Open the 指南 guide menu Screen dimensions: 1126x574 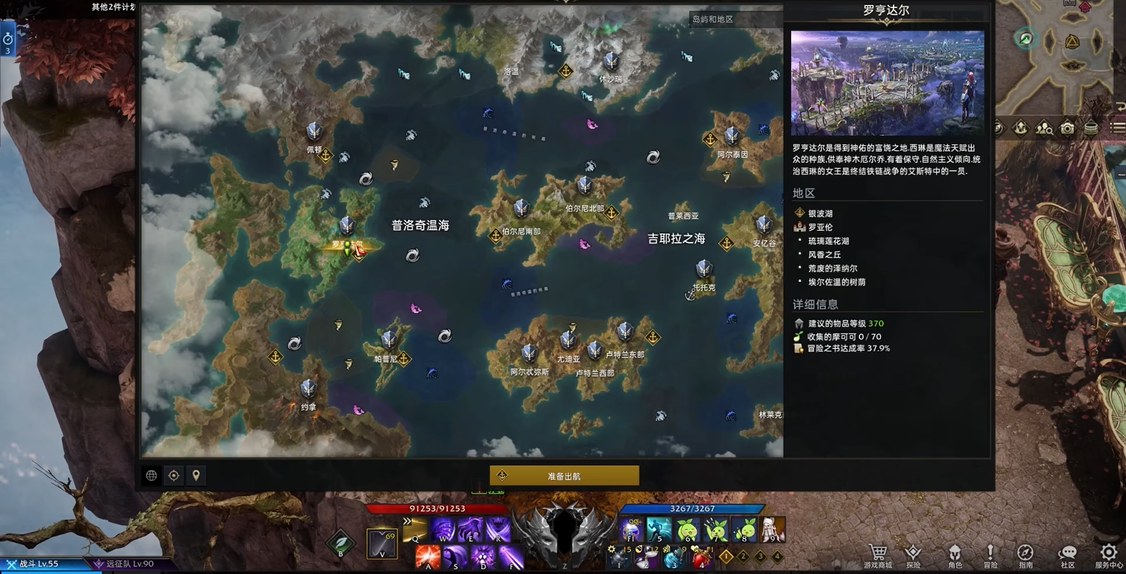tap(1025, 554)
